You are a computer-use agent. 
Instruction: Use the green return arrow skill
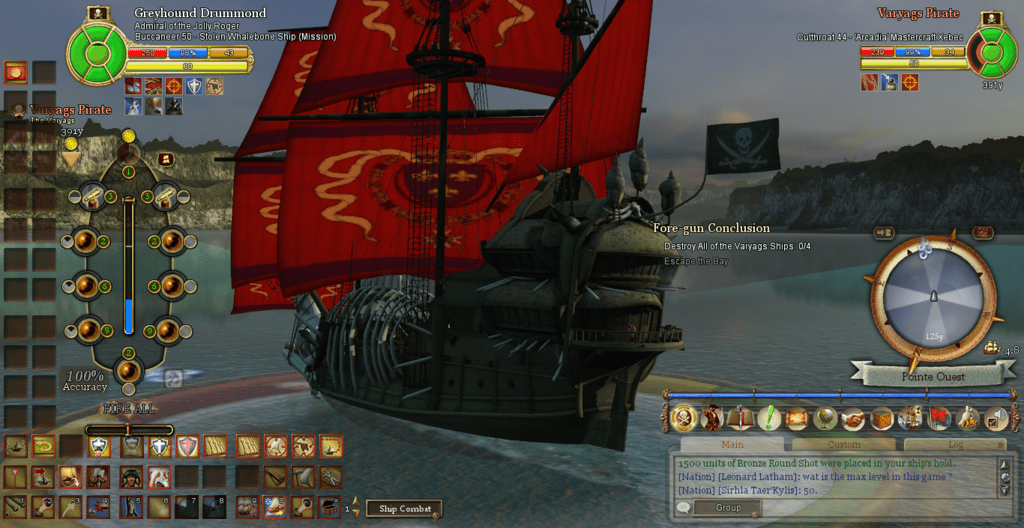[43, 446]
